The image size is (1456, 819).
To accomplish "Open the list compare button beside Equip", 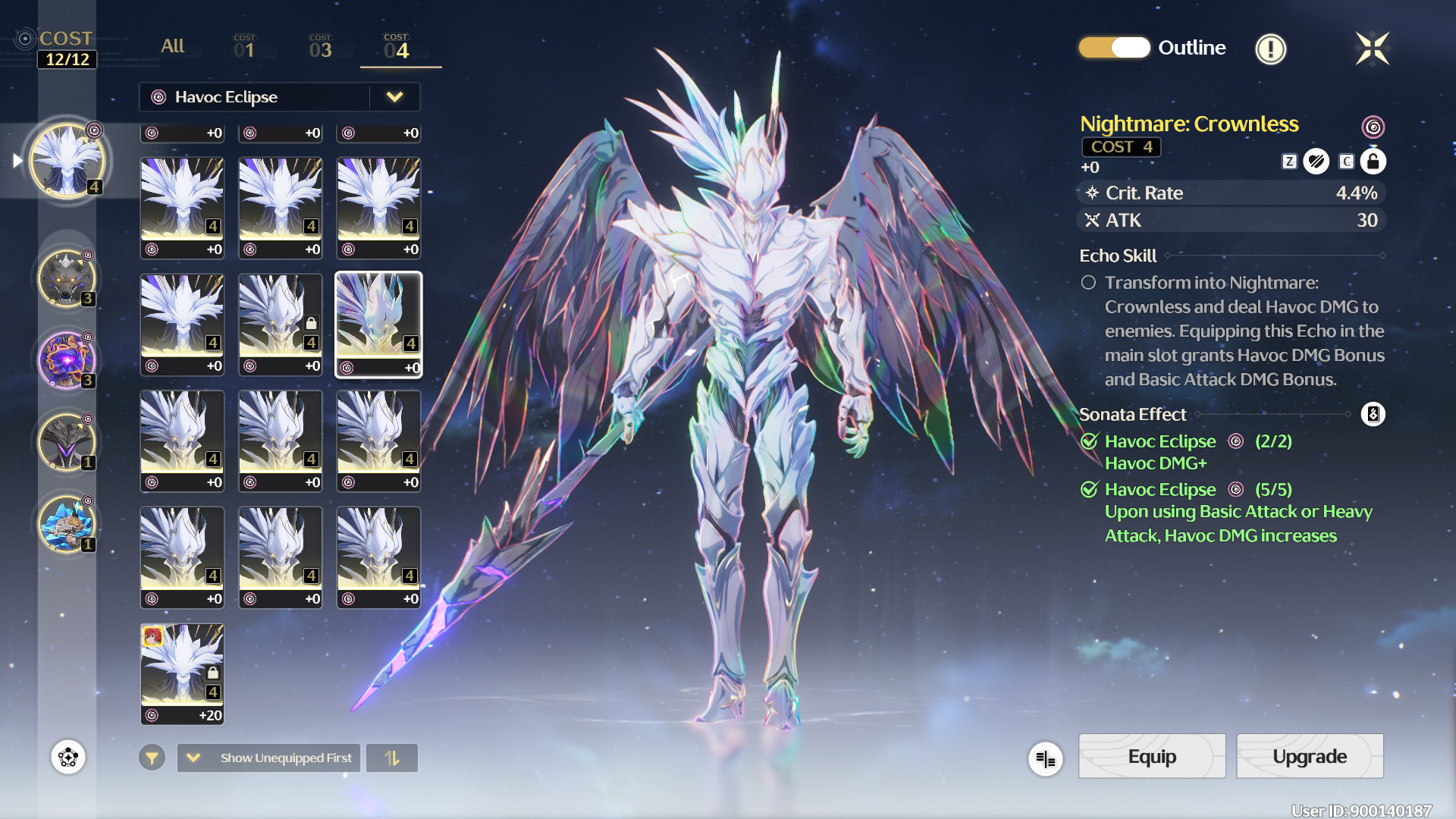I will tap(1045, 758).
